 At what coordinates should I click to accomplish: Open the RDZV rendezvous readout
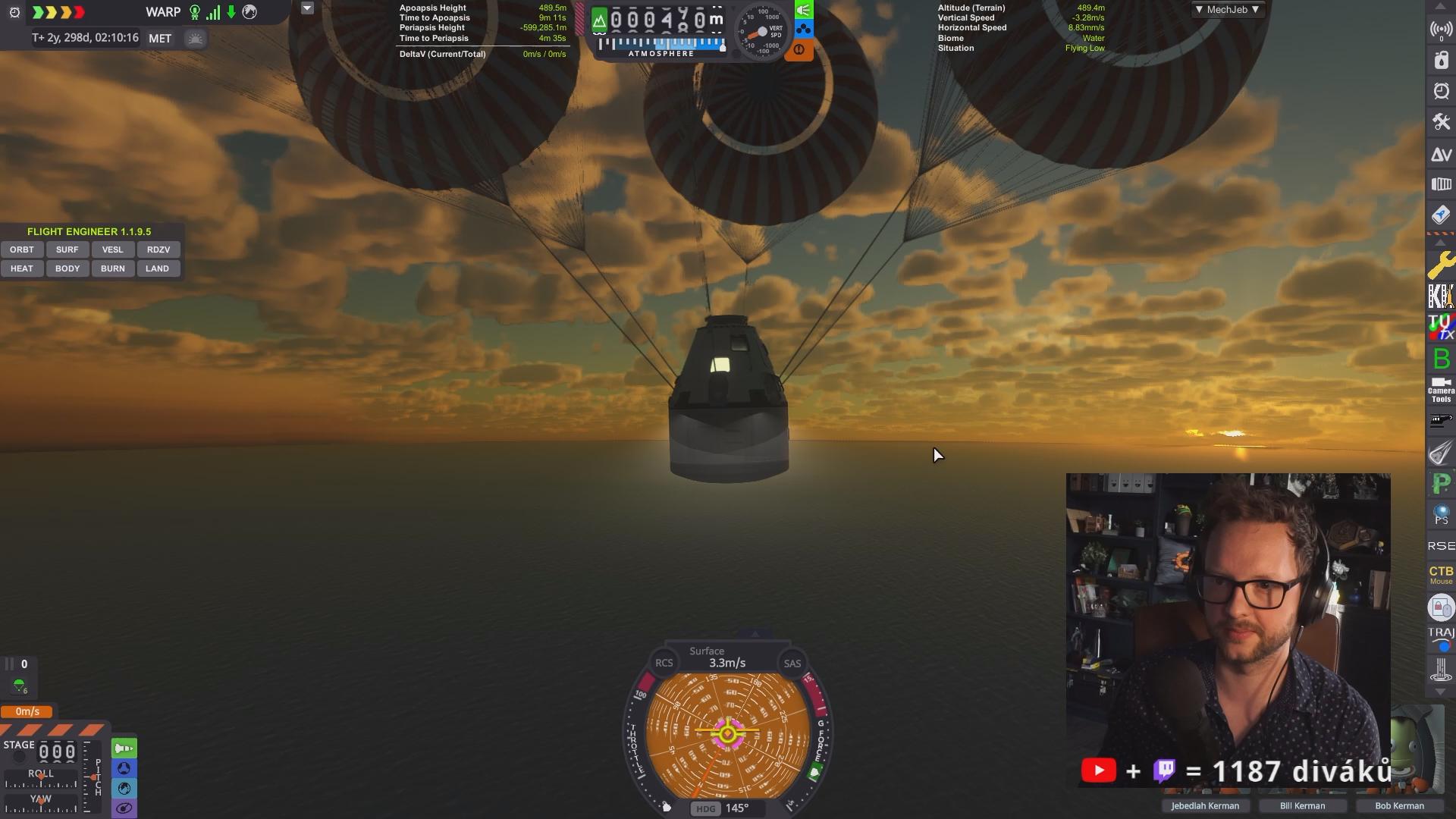(x=158, y=249)
